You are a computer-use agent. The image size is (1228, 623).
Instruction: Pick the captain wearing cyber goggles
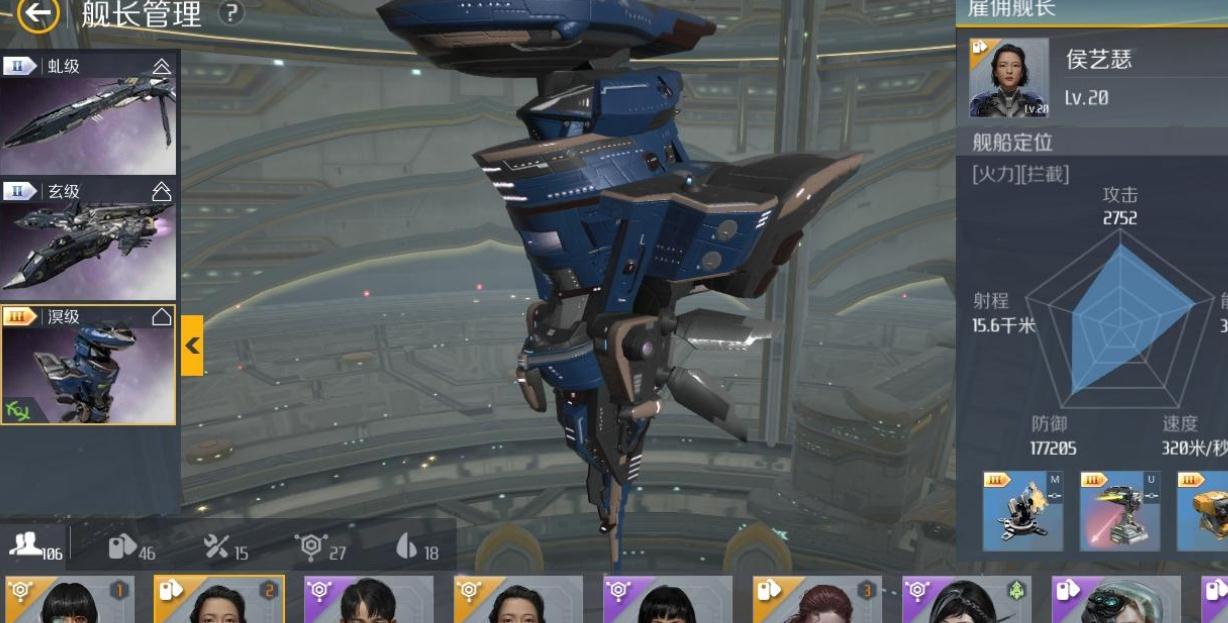point(1116,600)
